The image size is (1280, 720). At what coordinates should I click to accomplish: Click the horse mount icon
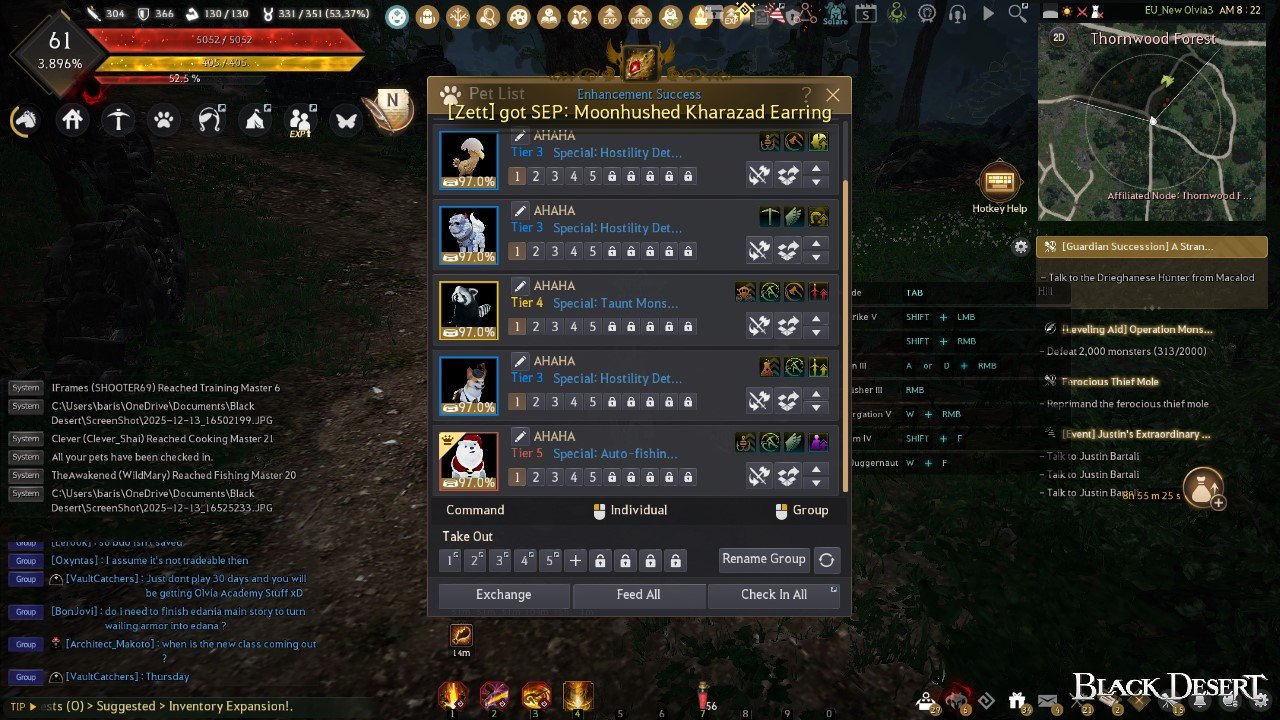pyautogui.click(x=26, y=120)
